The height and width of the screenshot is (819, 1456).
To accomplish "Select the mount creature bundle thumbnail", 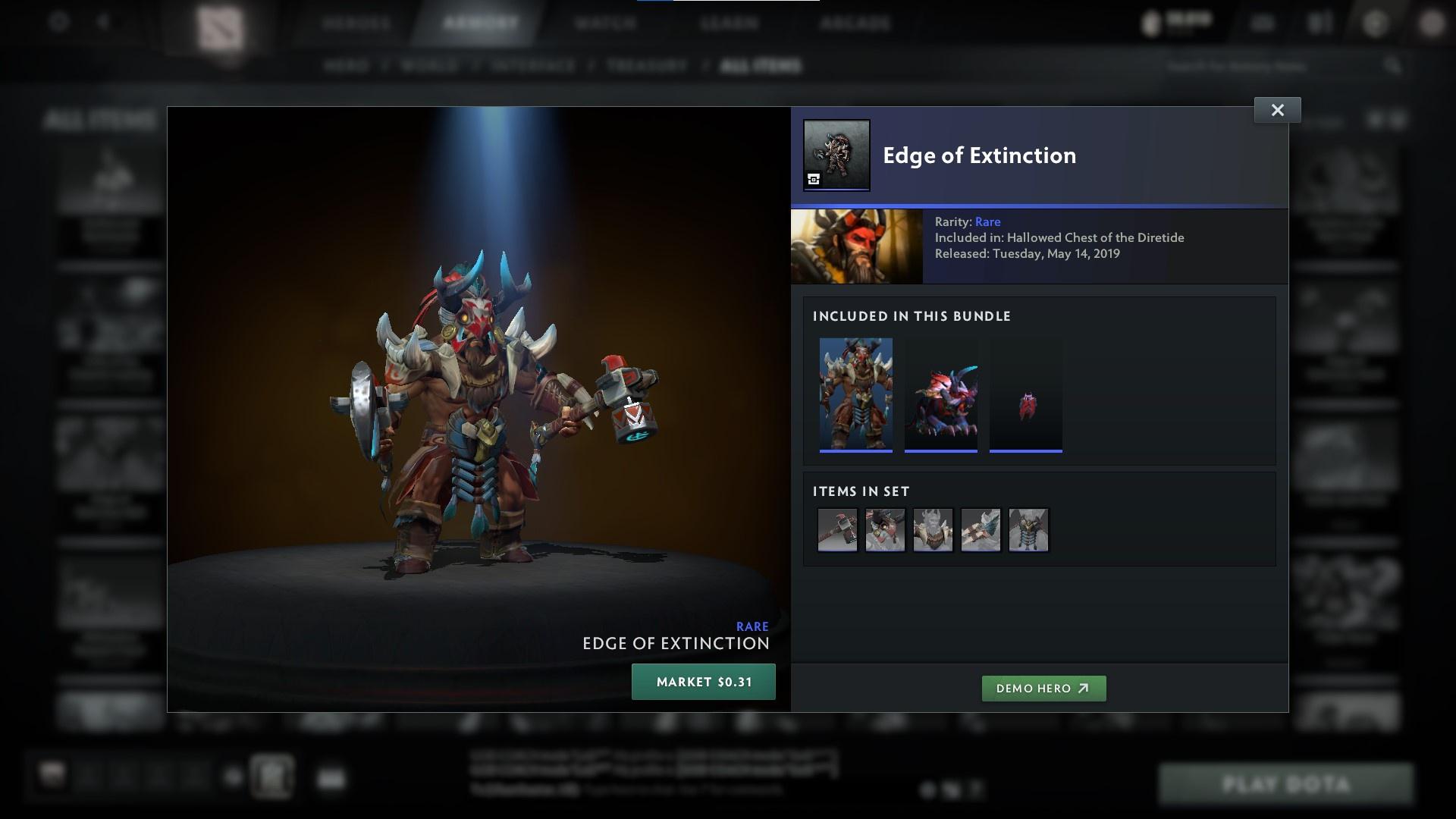I will click(x=941, y=394).
